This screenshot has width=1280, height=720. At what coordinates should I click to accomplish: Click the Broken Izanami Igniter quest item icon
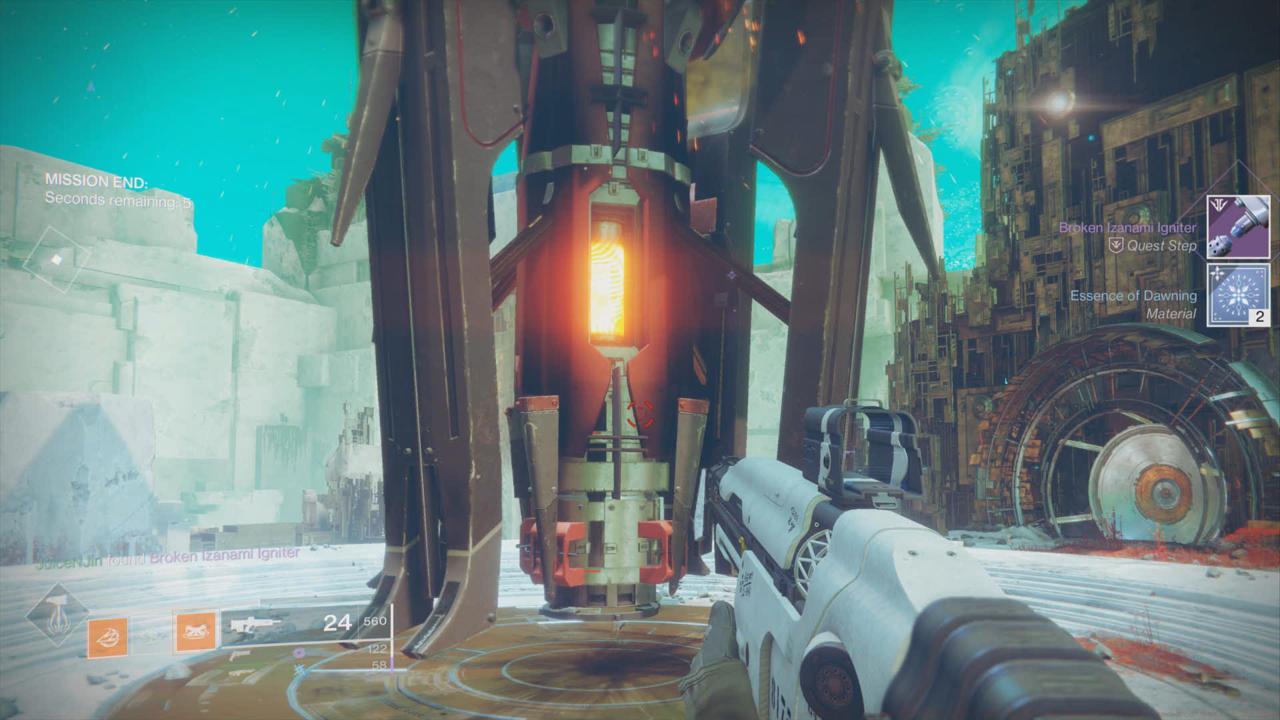coord(1238,227)
